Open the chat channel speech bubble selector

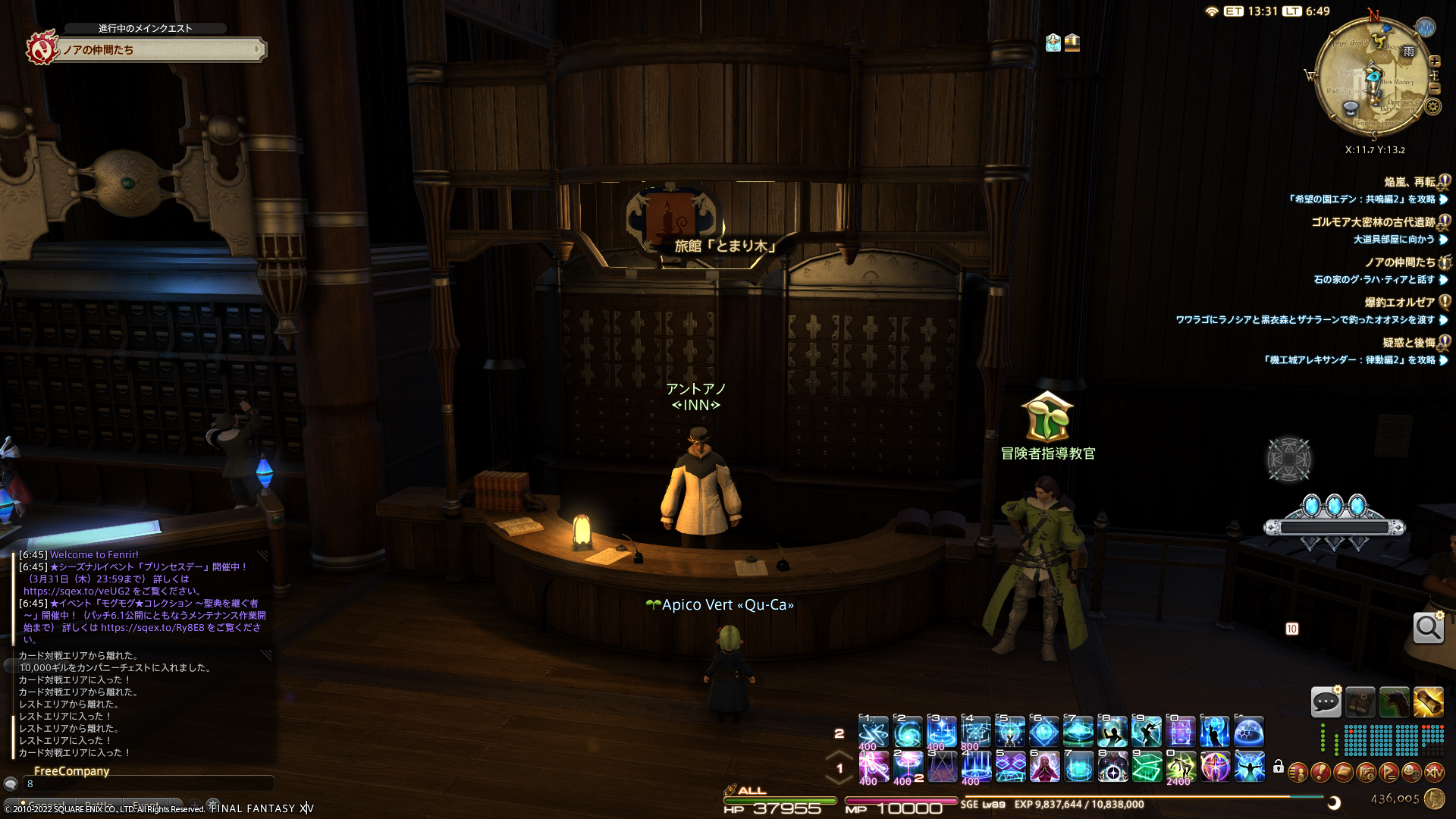(11, 784)
